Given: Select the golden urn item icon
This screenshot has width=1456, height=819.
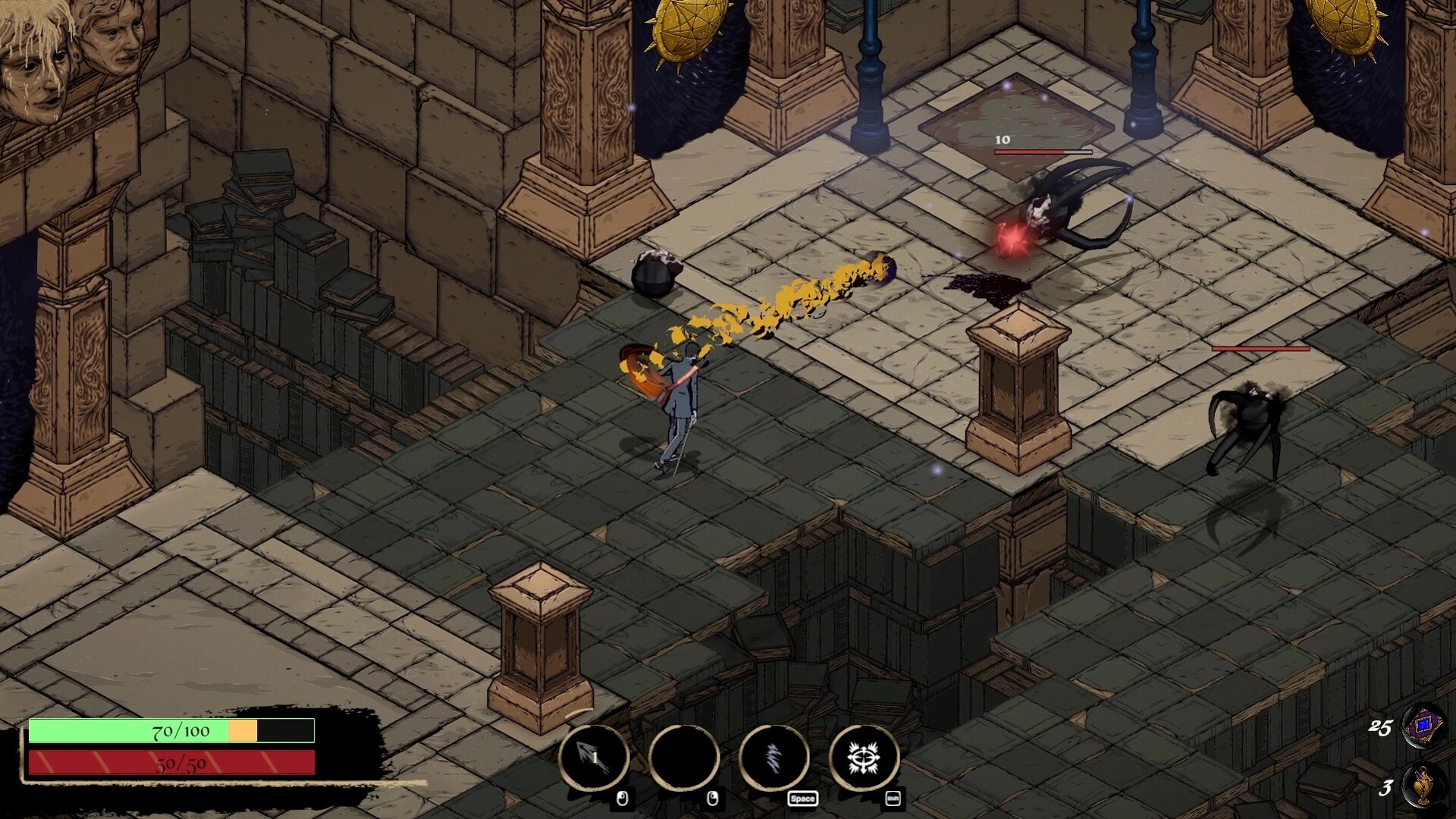Looking at the screenshot, I should (1423, 786).
